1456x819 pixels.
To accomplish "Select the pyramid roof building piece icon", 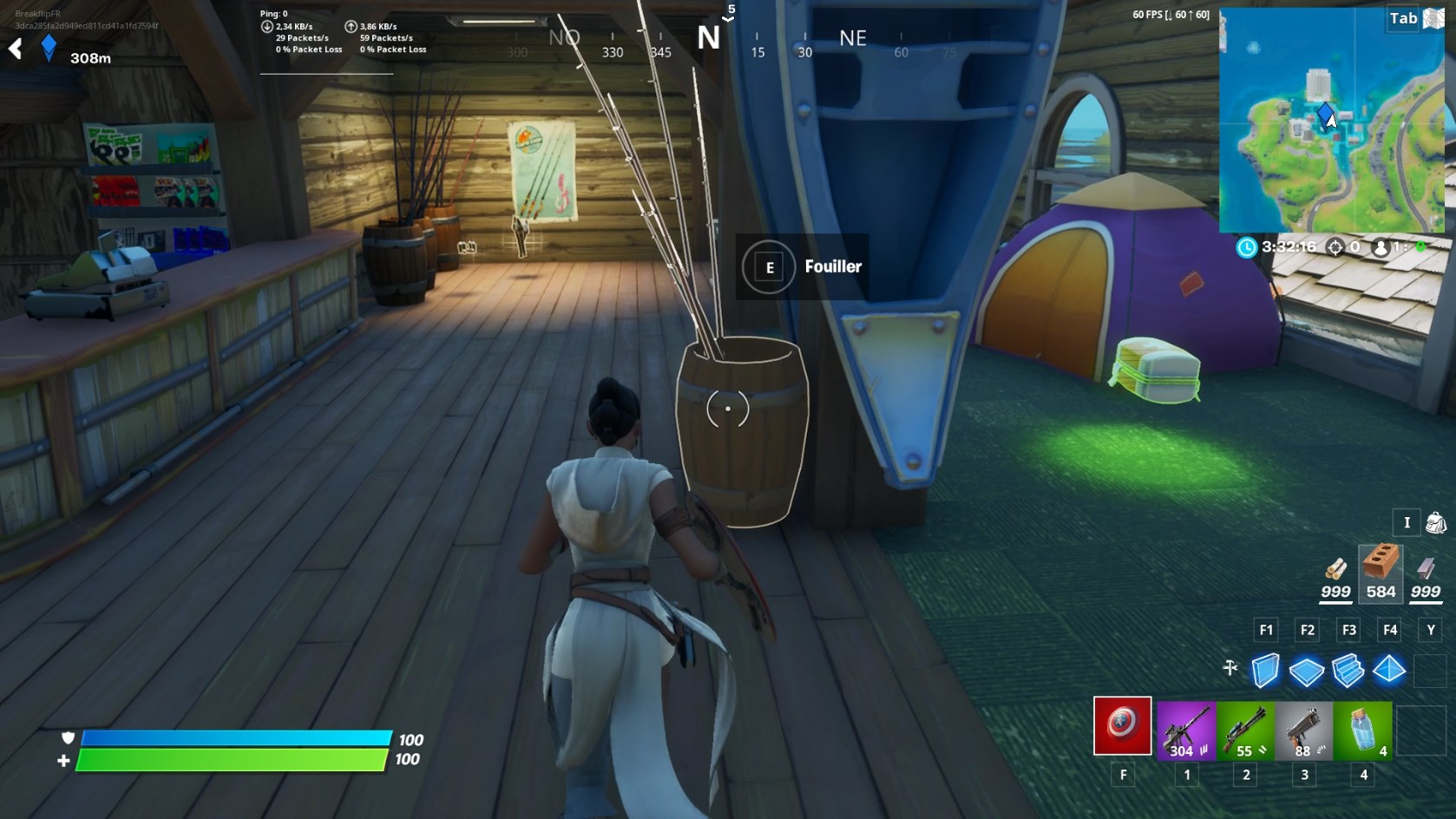I will [x=1388, y=668].
